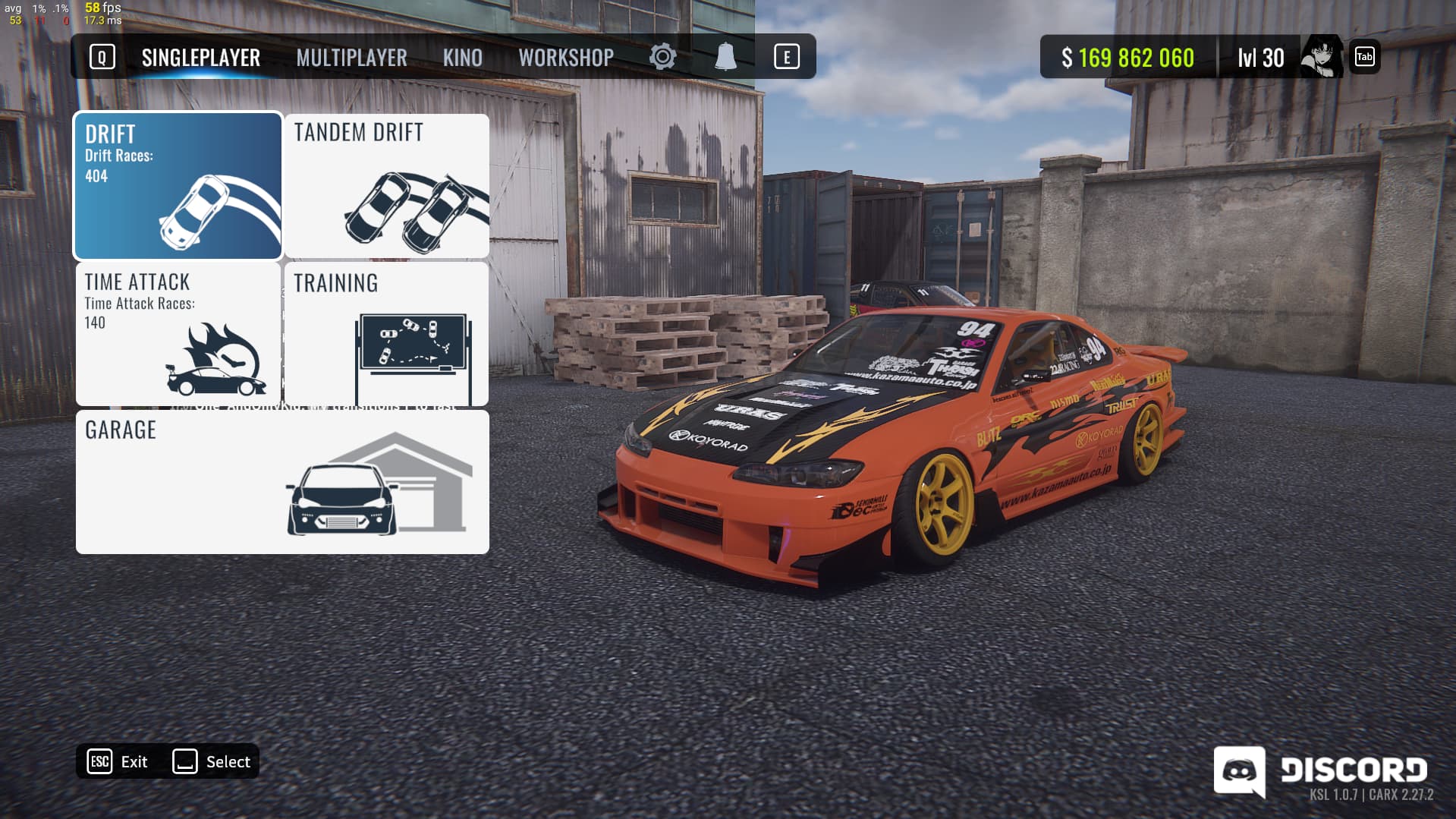Click the Exit button
The height and width of the screenshot is (819, 1456).
[119, 761]
